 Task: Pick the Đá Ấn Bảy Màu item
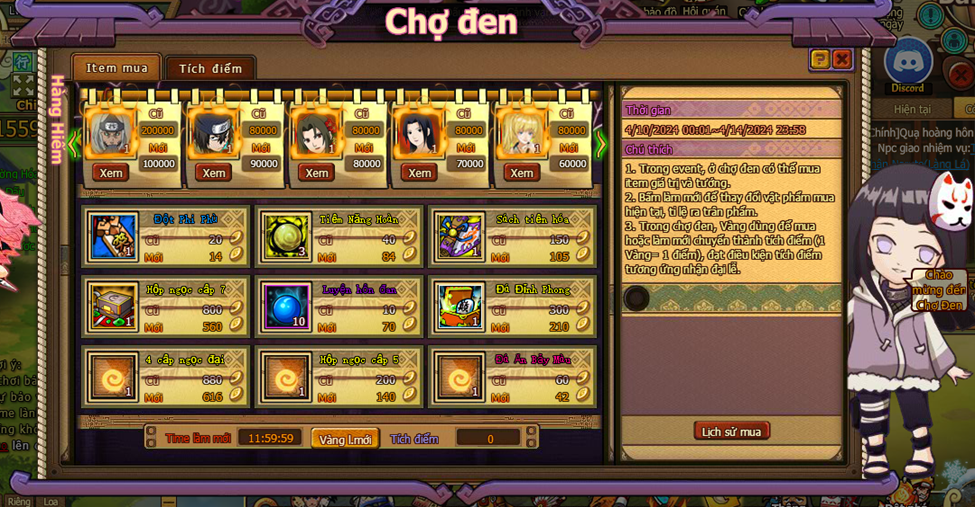[x=460, y=376]
